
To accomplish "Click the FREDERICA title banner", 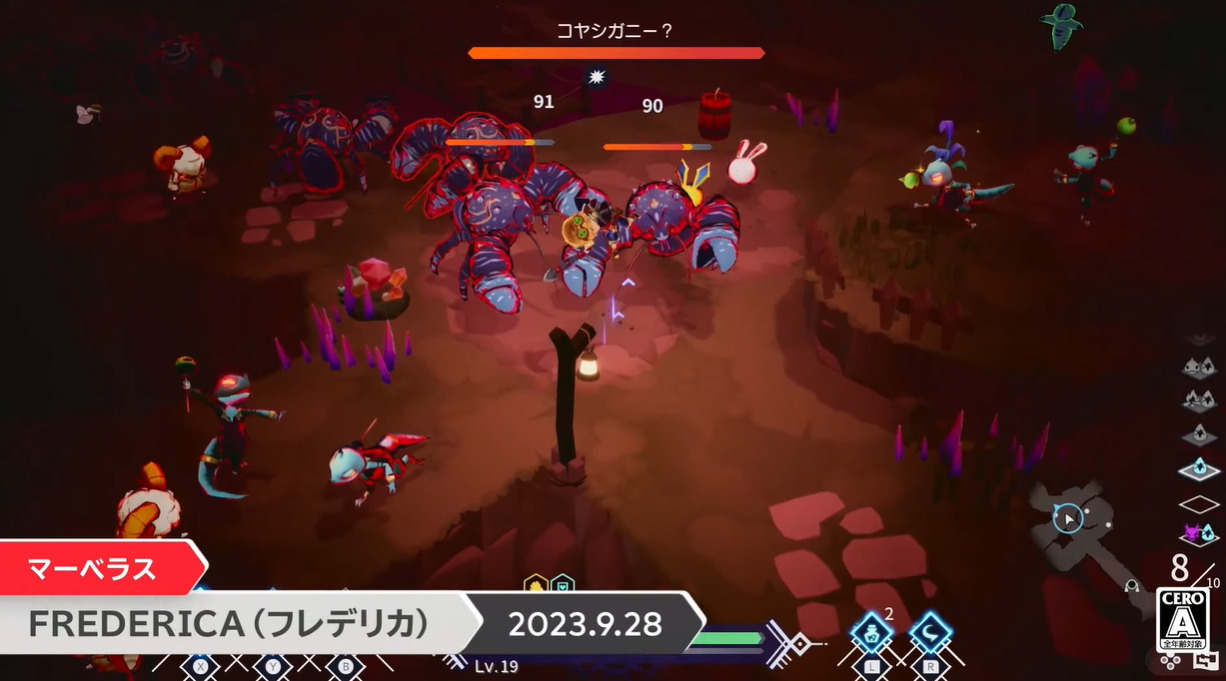I will (229, 624).
